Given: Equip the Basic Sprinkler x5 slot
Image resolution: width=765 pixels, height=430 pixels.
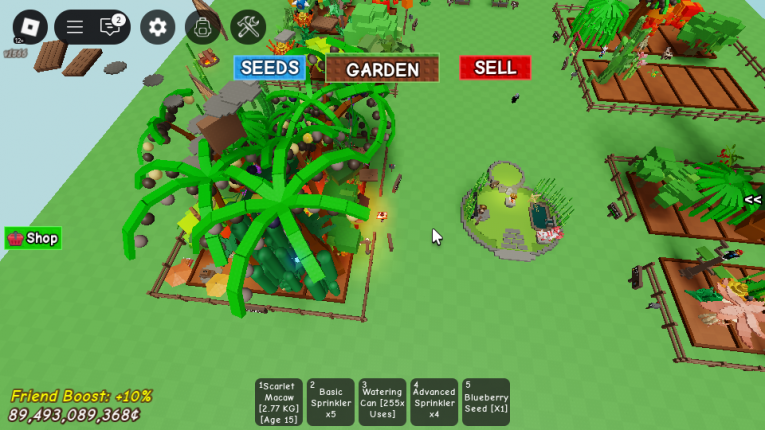Looking at the screenshot, I should pyautogui.click(x=330, y=402).
